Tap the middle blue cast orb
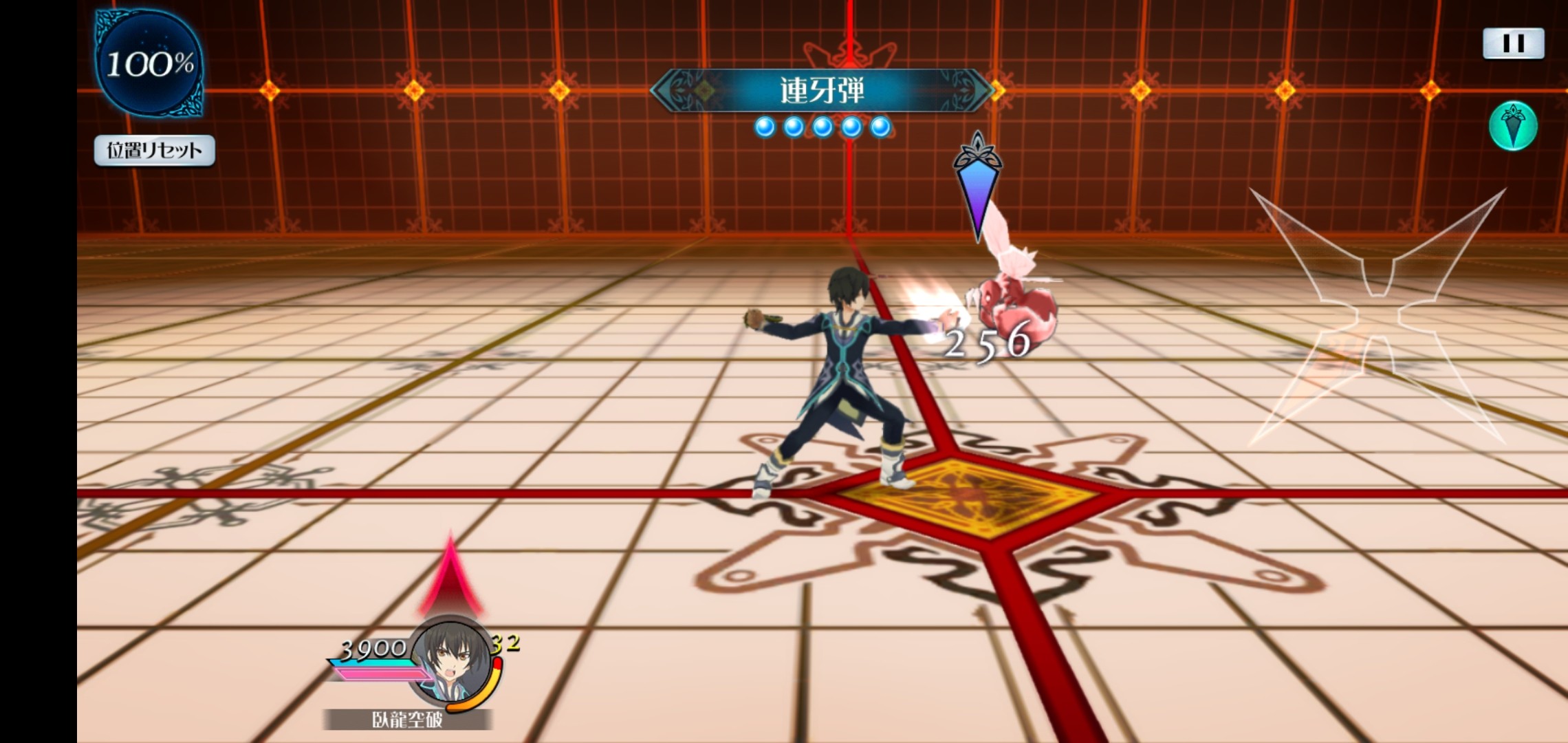 point(821,127)
